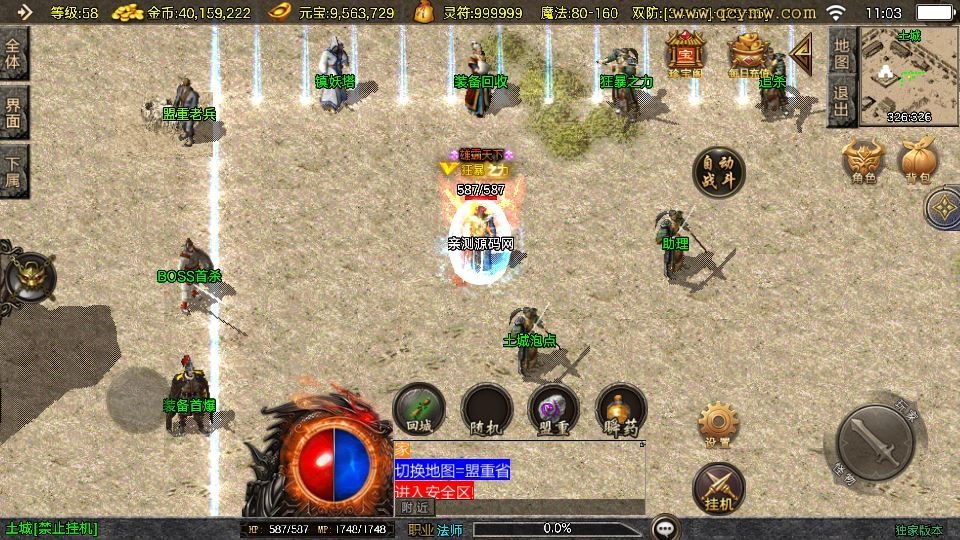The height and width of the screenshot is (540, 960).
Task: Open the 设置 settings gear
Action: [718, 425]
